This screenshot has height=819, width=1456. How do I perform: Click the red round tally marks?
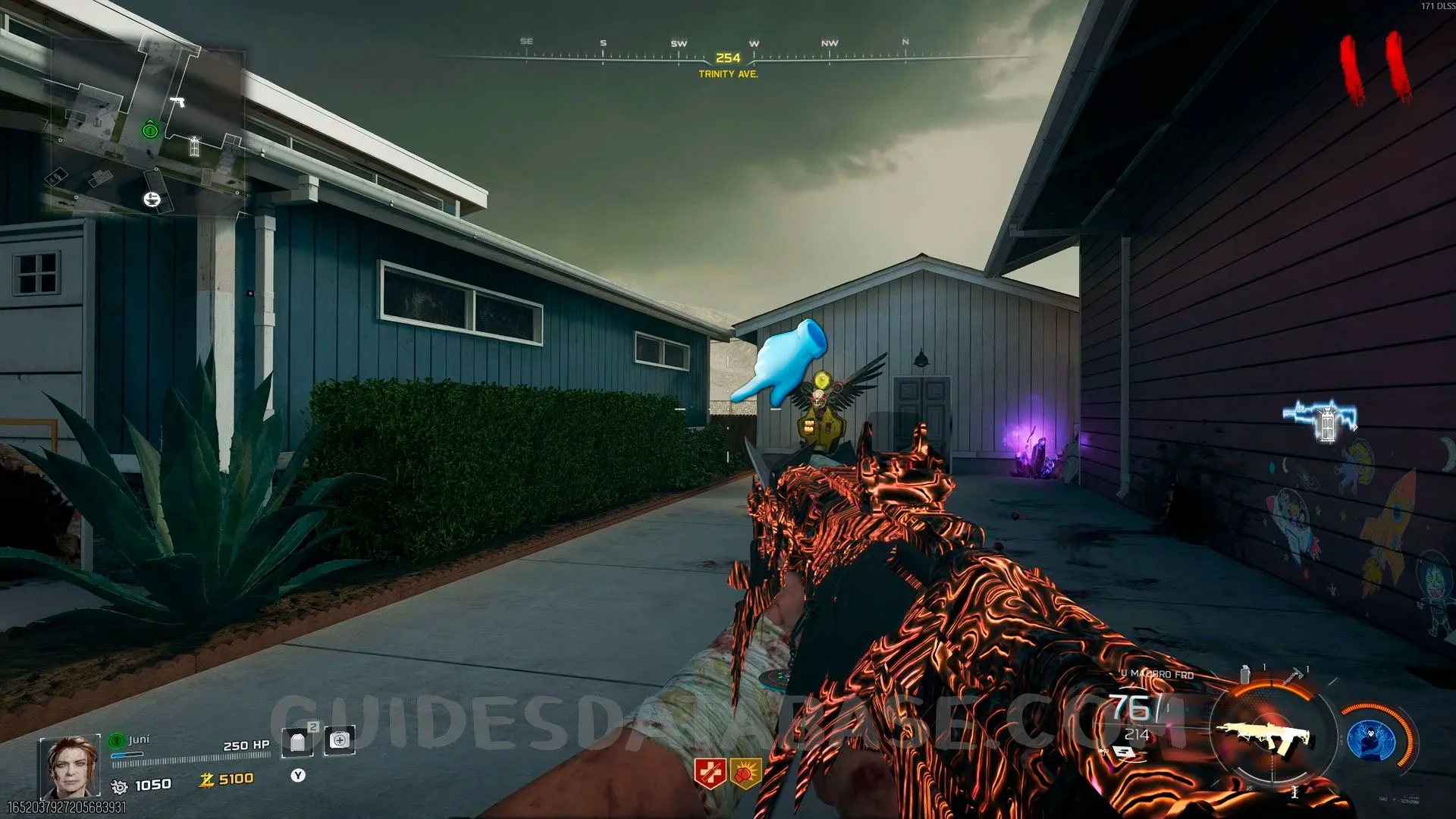coord(1375,68)
